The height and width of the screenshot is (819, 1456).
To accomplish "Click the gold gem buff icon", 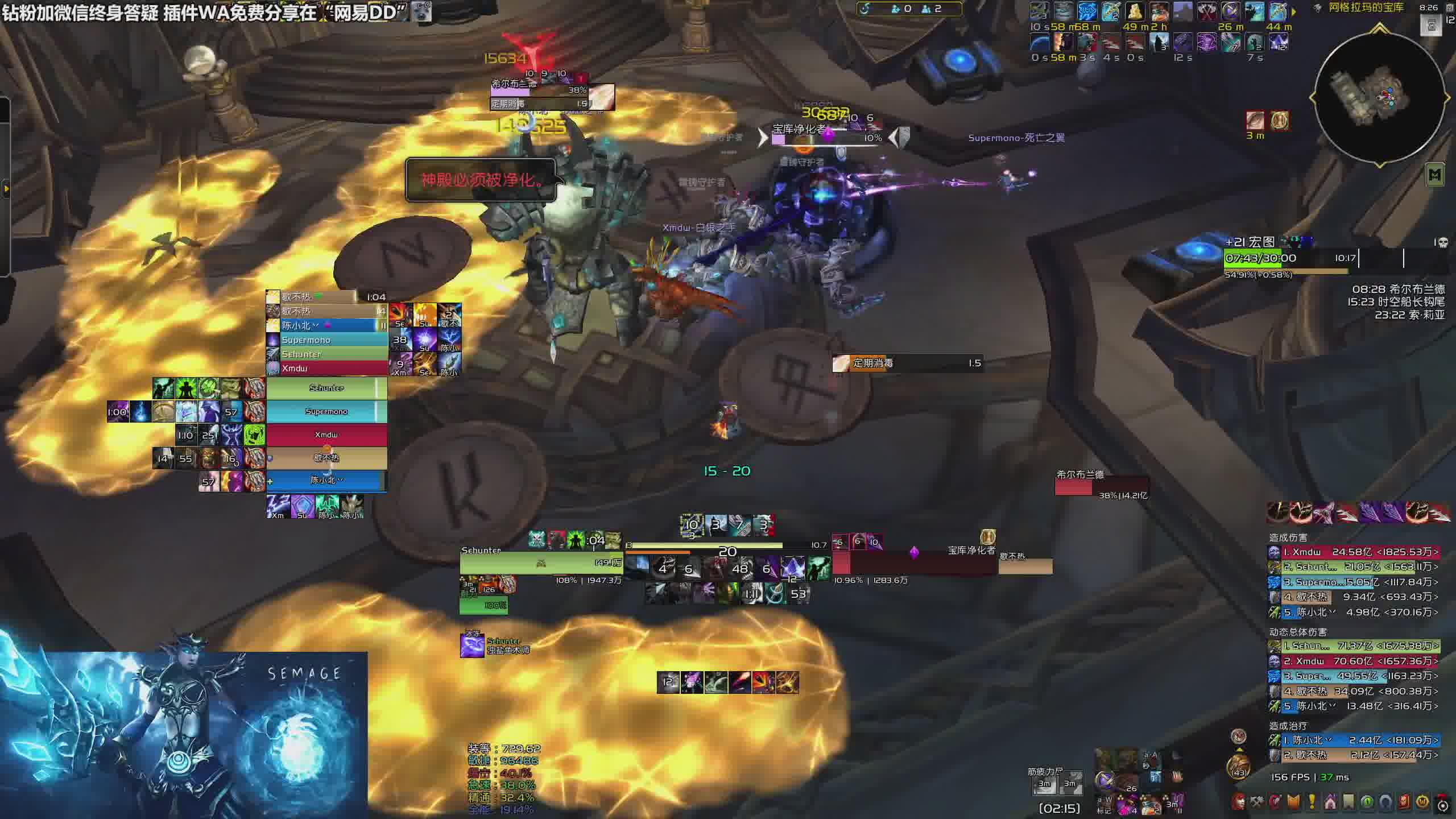I will tap(1279, 121).
